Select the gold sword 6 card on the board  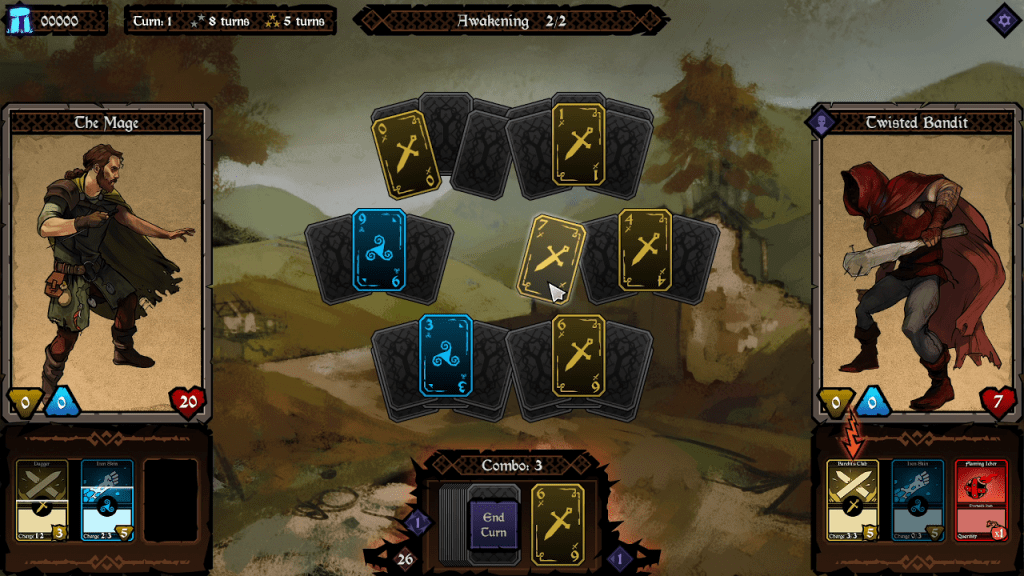578,356
